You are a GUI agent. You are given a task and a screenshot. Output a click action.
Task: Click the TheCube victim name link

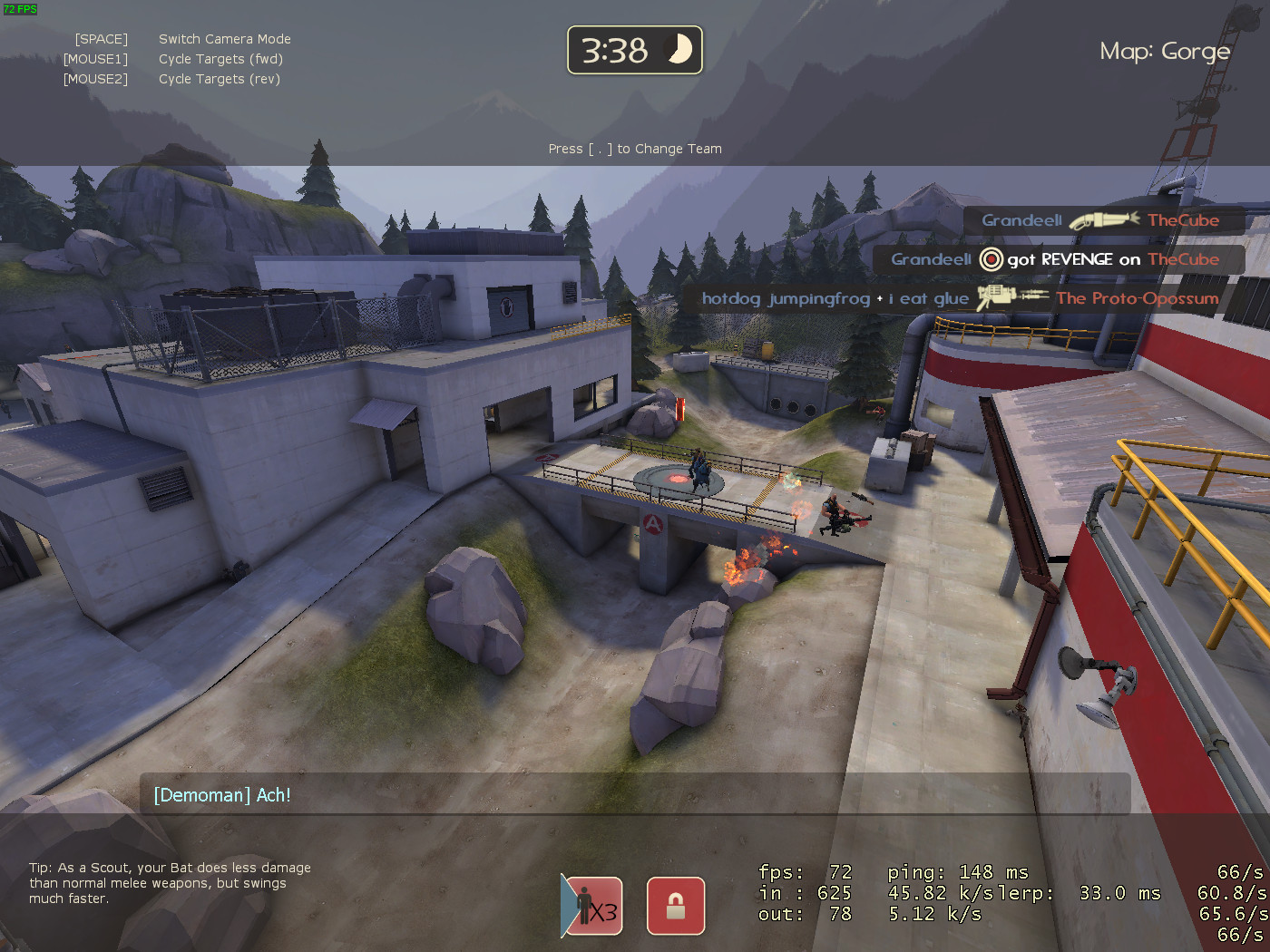(1183, 219)
